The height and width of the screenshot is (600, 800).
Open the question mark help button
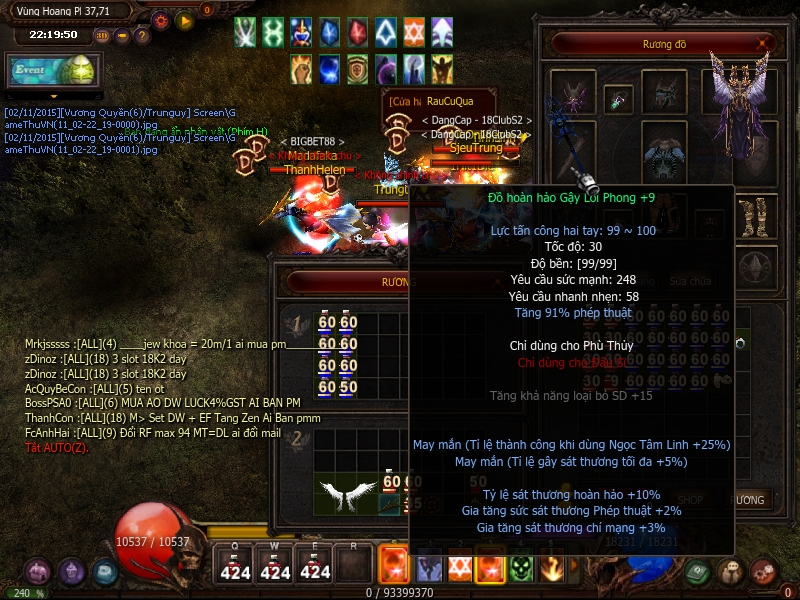pyautogui.click(x=142, y=35)
